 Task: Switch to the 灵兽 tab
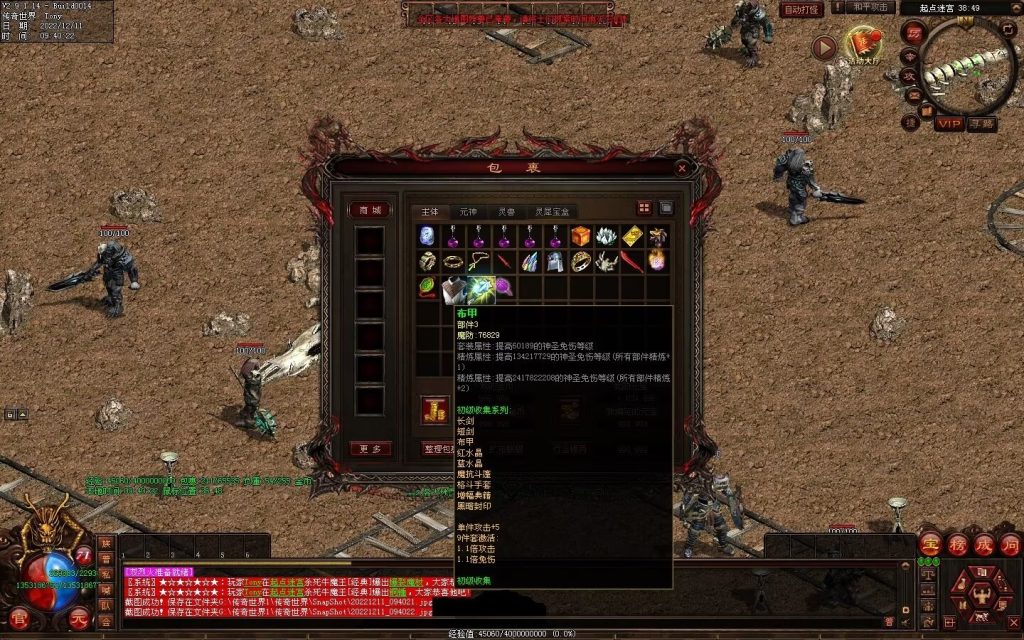[x=506, y=212]
